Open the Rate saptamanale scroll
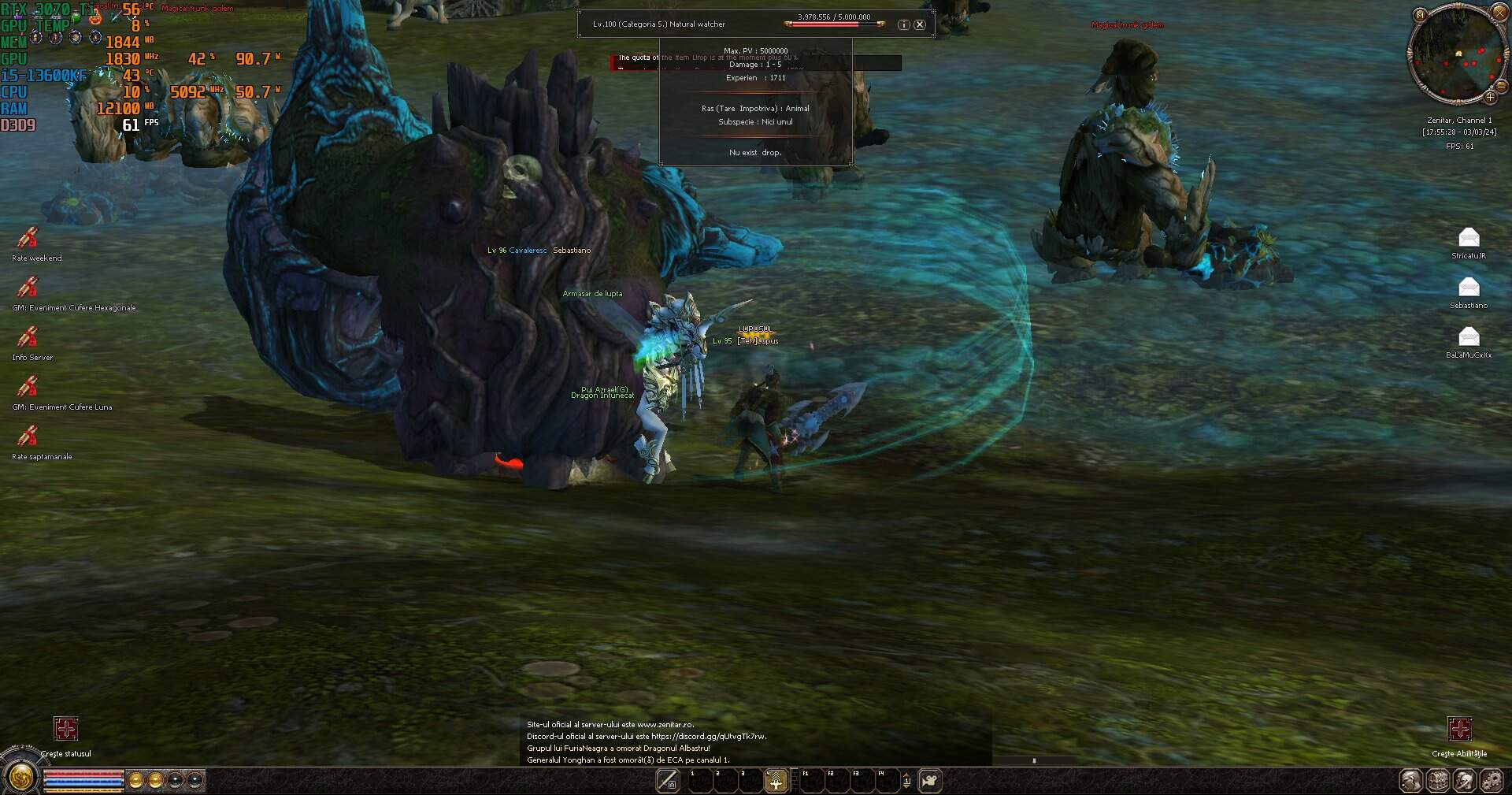1512x795 pixels. coord(28,437)
